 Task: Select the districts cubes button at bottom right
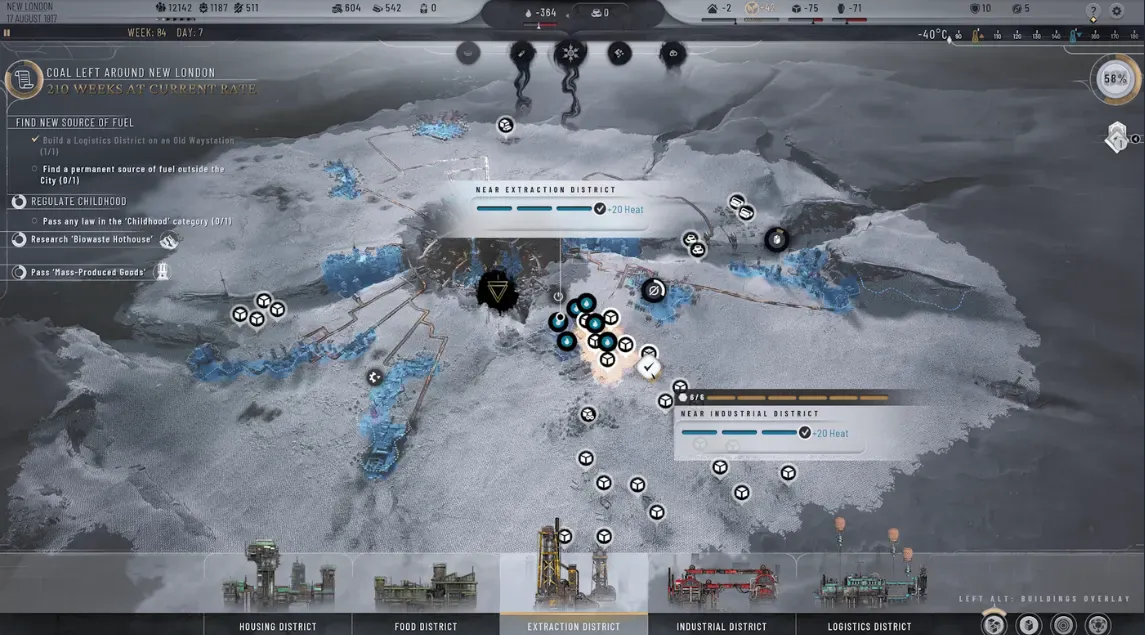coord(994,624)
